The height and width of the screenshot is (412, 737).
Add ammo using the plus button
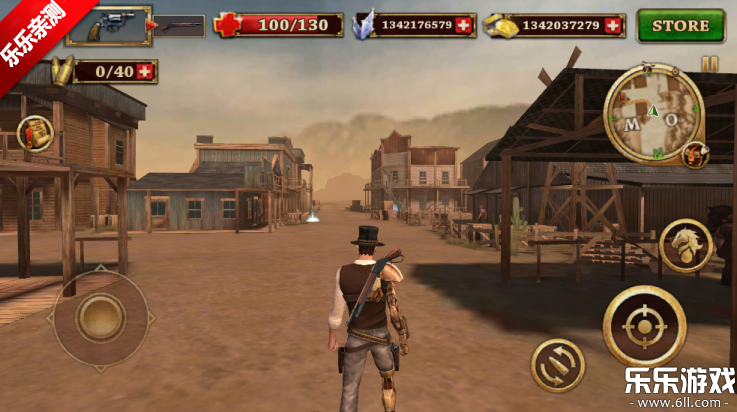point(146,71)
